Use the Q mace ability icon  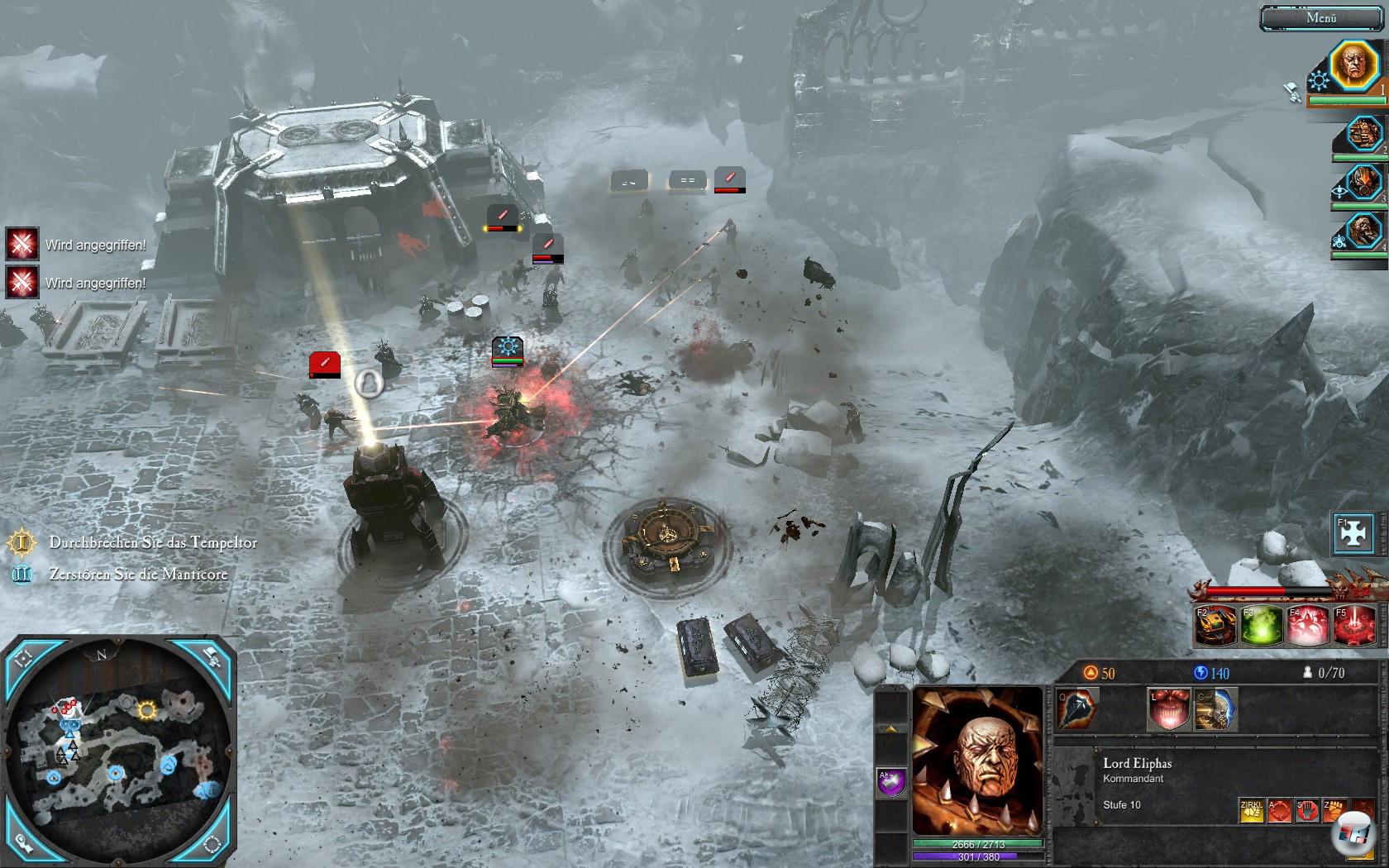pyautogui.click(x=1076, y=709)
